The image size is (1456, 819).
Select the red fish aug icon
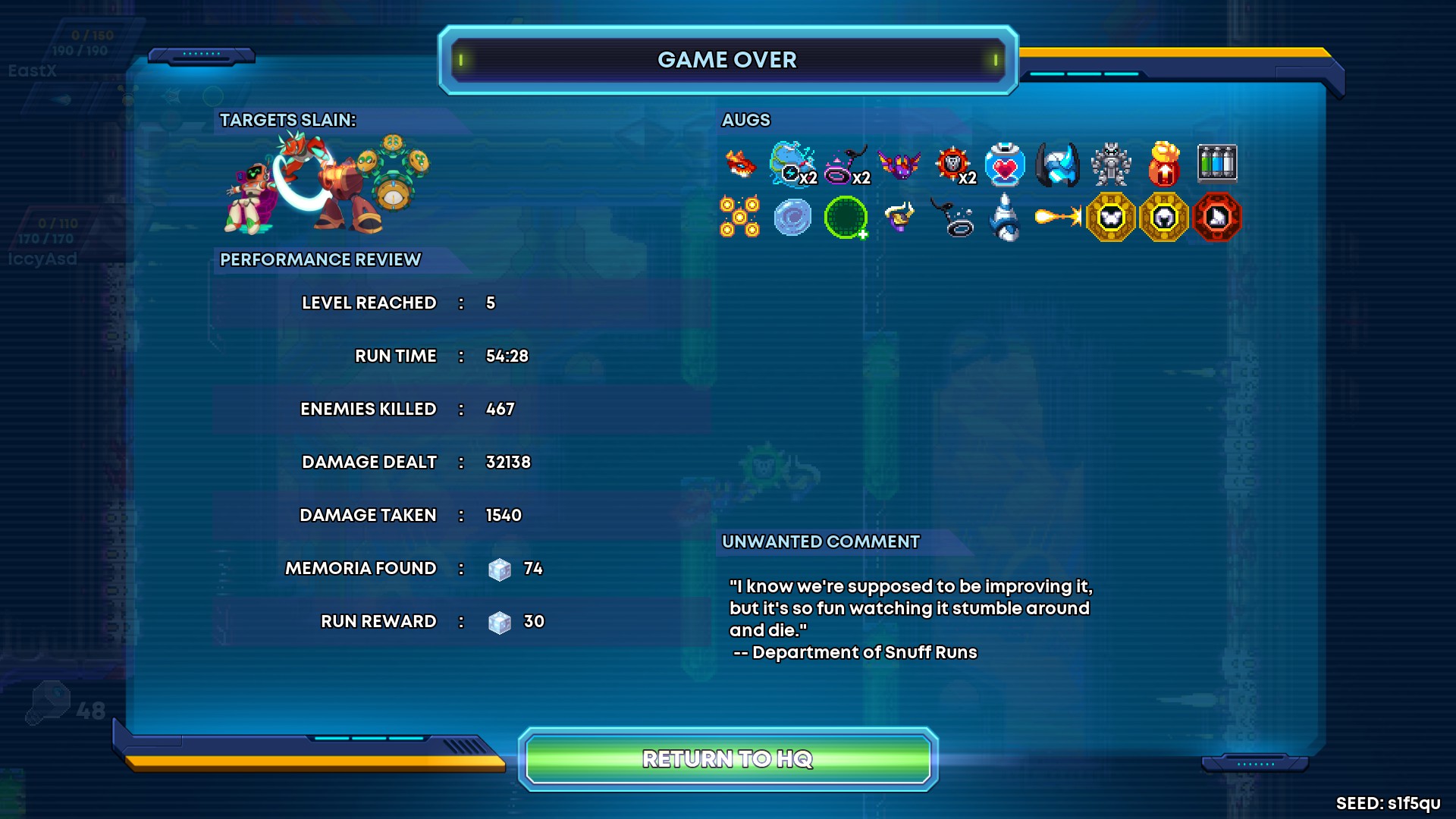pos(741,164)
